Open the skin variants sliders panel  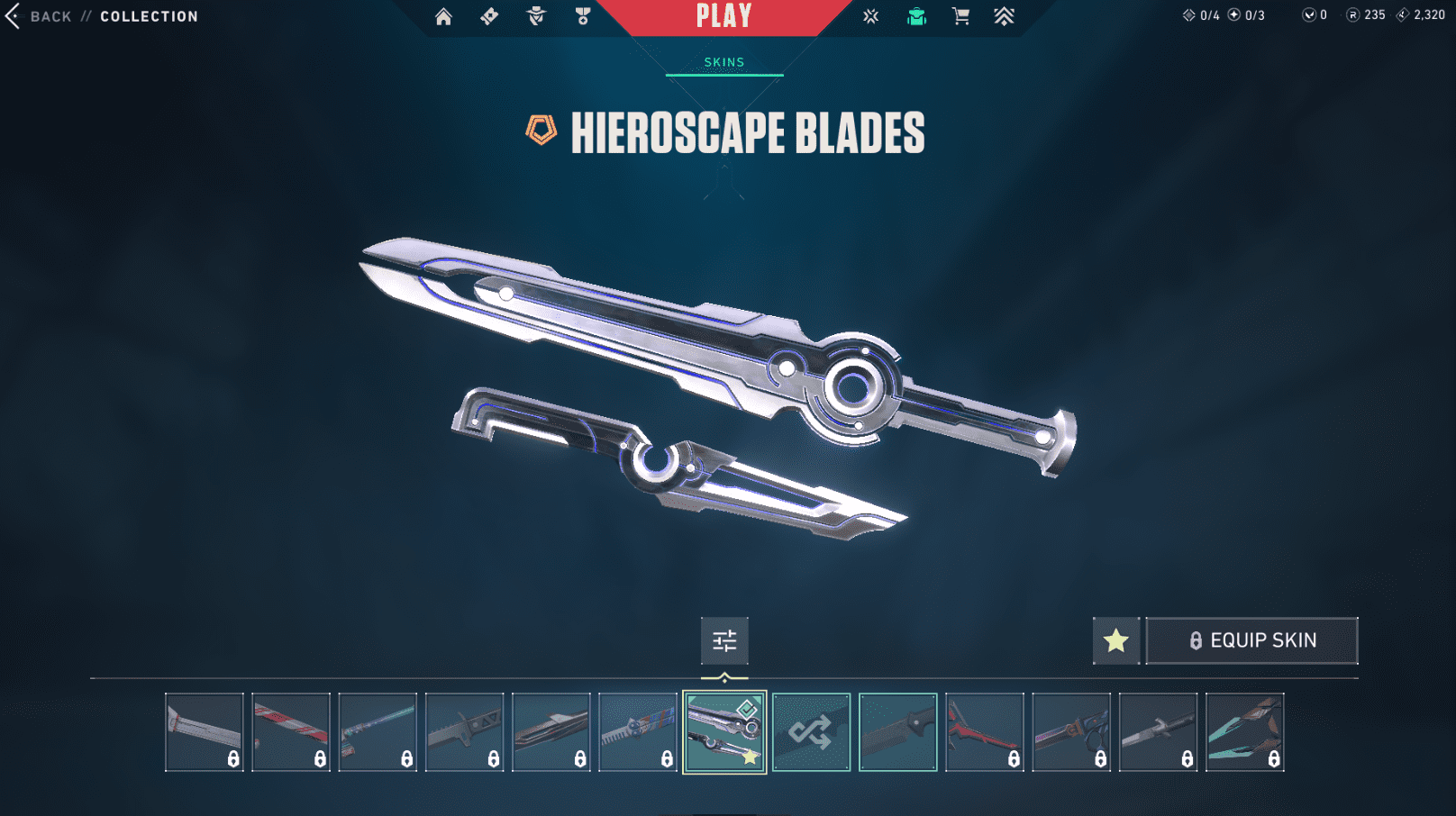724,641
